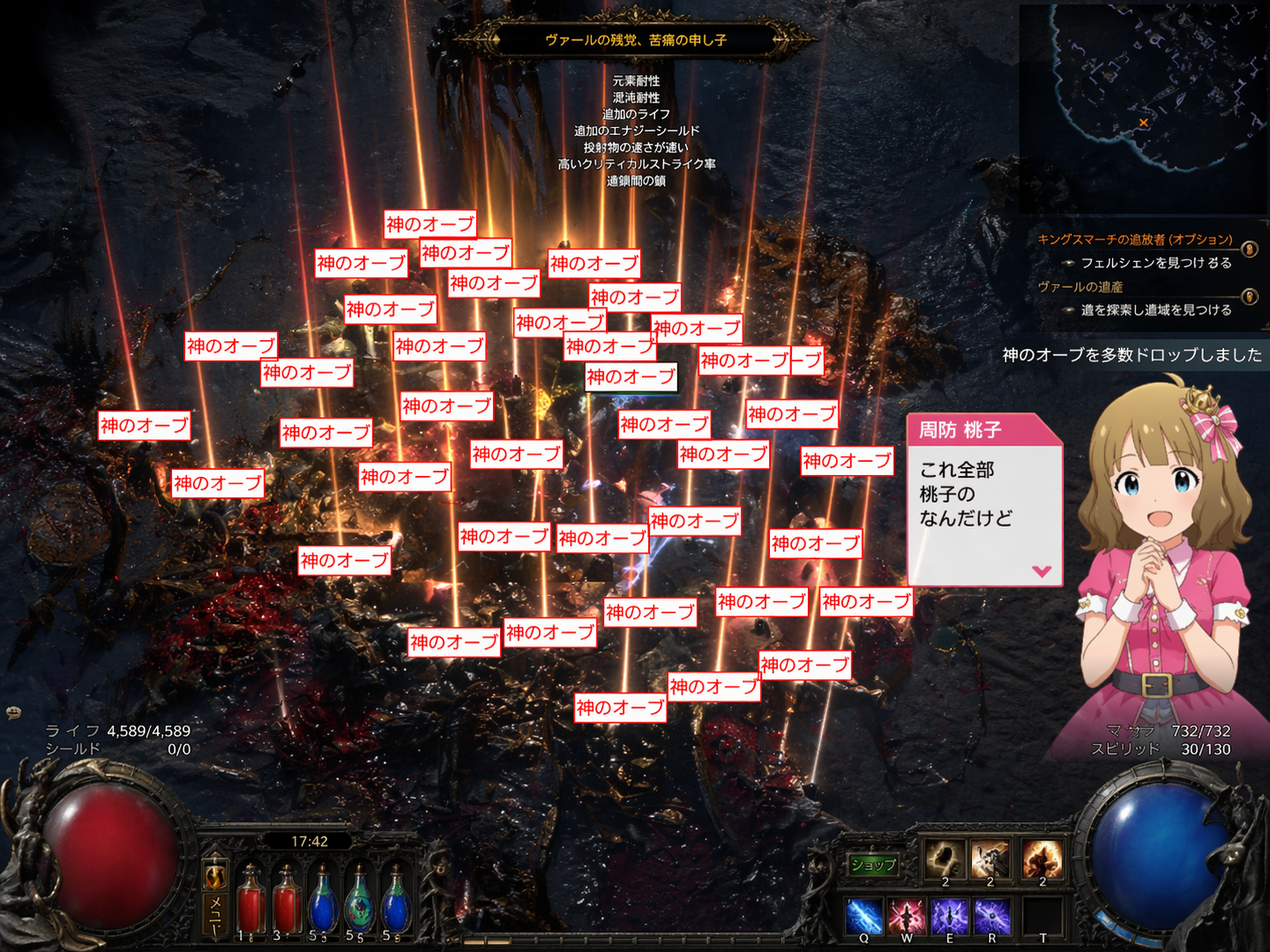Activate the red figure skill on W

(907, 917)
